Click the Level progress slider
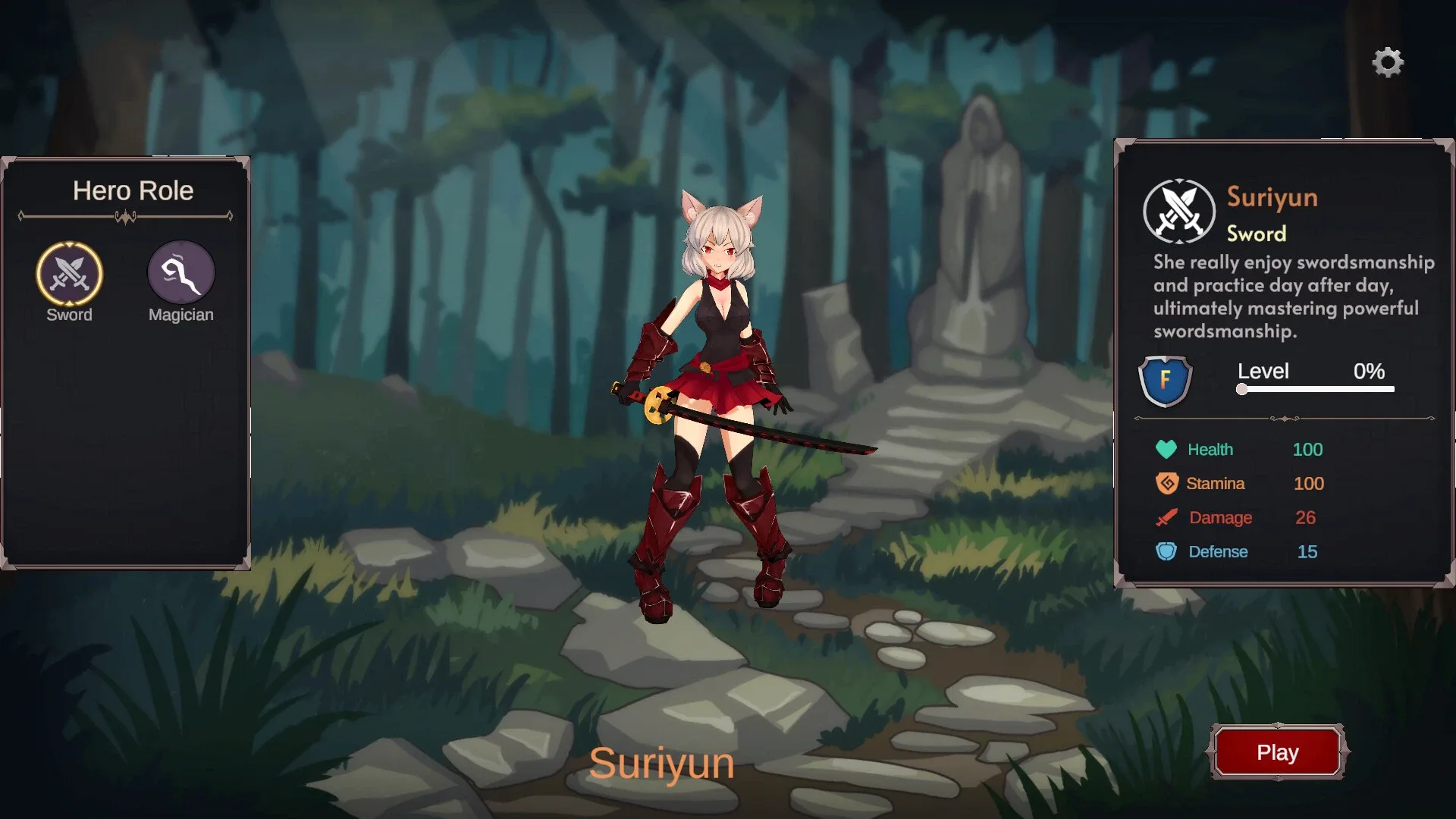The height and width of the screenshot is (819, 1456). click(1316, 389)
